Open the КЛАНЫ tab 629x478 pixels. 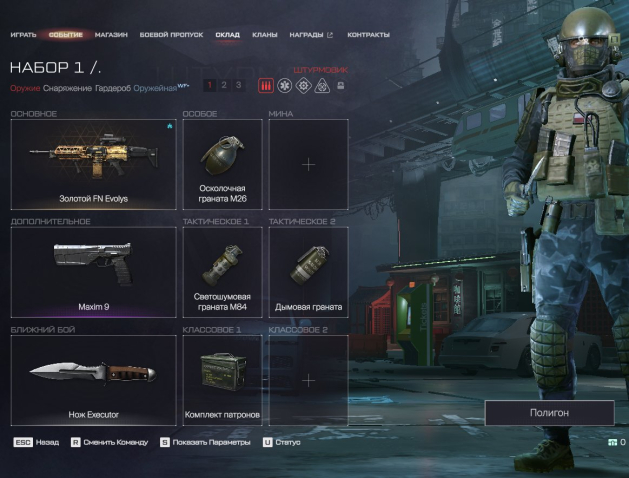(x=265, y=35)
